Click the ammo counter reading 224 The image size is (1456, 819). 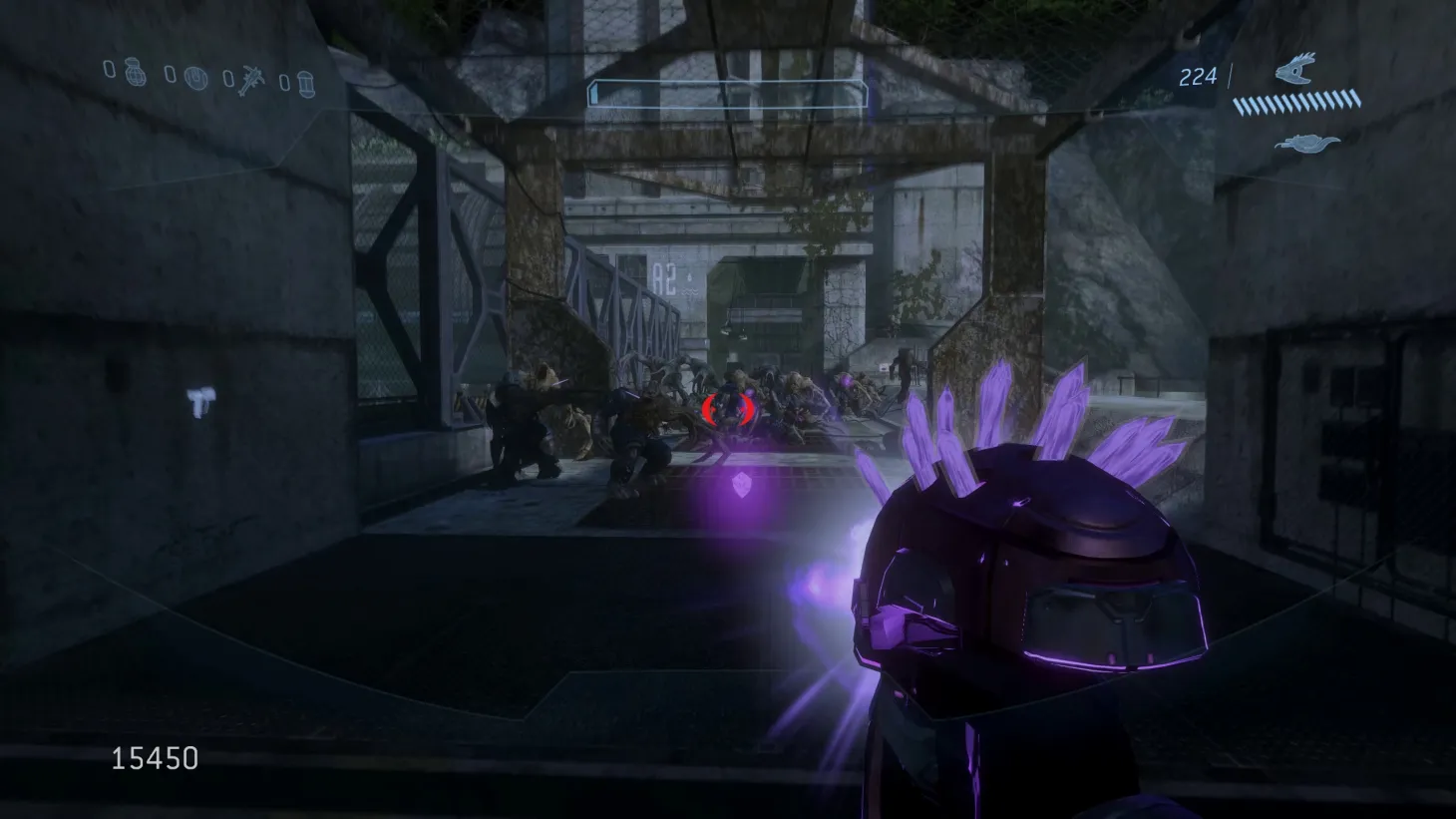(1198, 75)
